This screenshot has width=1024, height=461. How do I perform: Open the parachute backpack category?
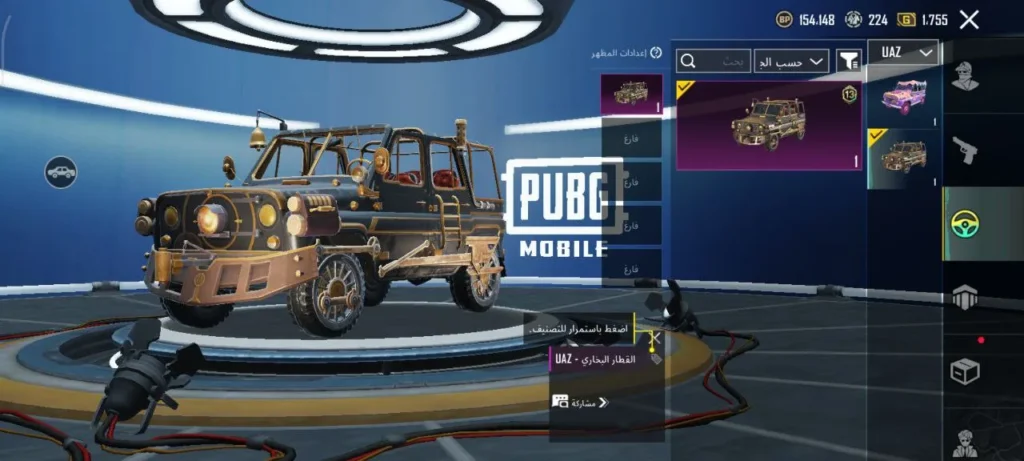click(x=964, y=297)
